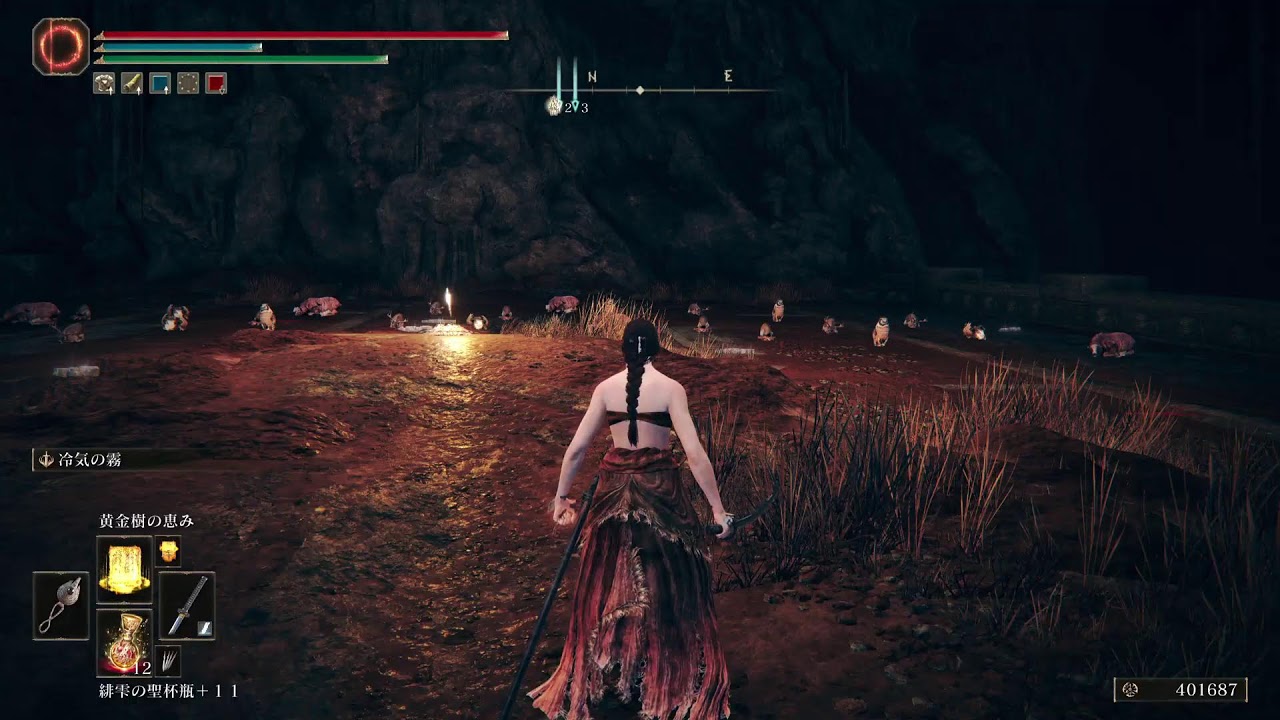Click the rune count icon
1280x720 pixels.
(1131, 690)
